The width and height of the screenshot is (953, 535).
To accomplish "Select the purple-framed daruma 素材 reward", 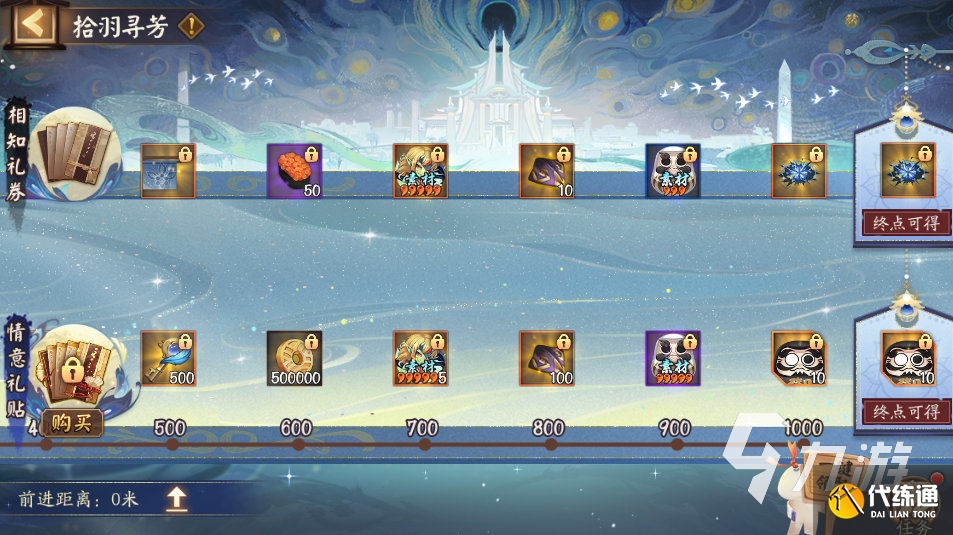I will (672, 358).
